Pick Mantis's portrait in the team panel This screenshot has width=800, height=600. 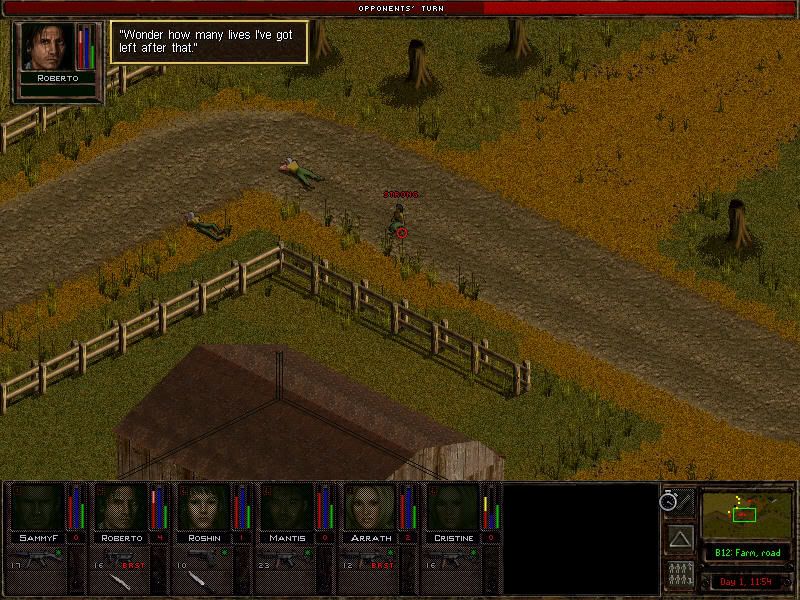[286, 508]
